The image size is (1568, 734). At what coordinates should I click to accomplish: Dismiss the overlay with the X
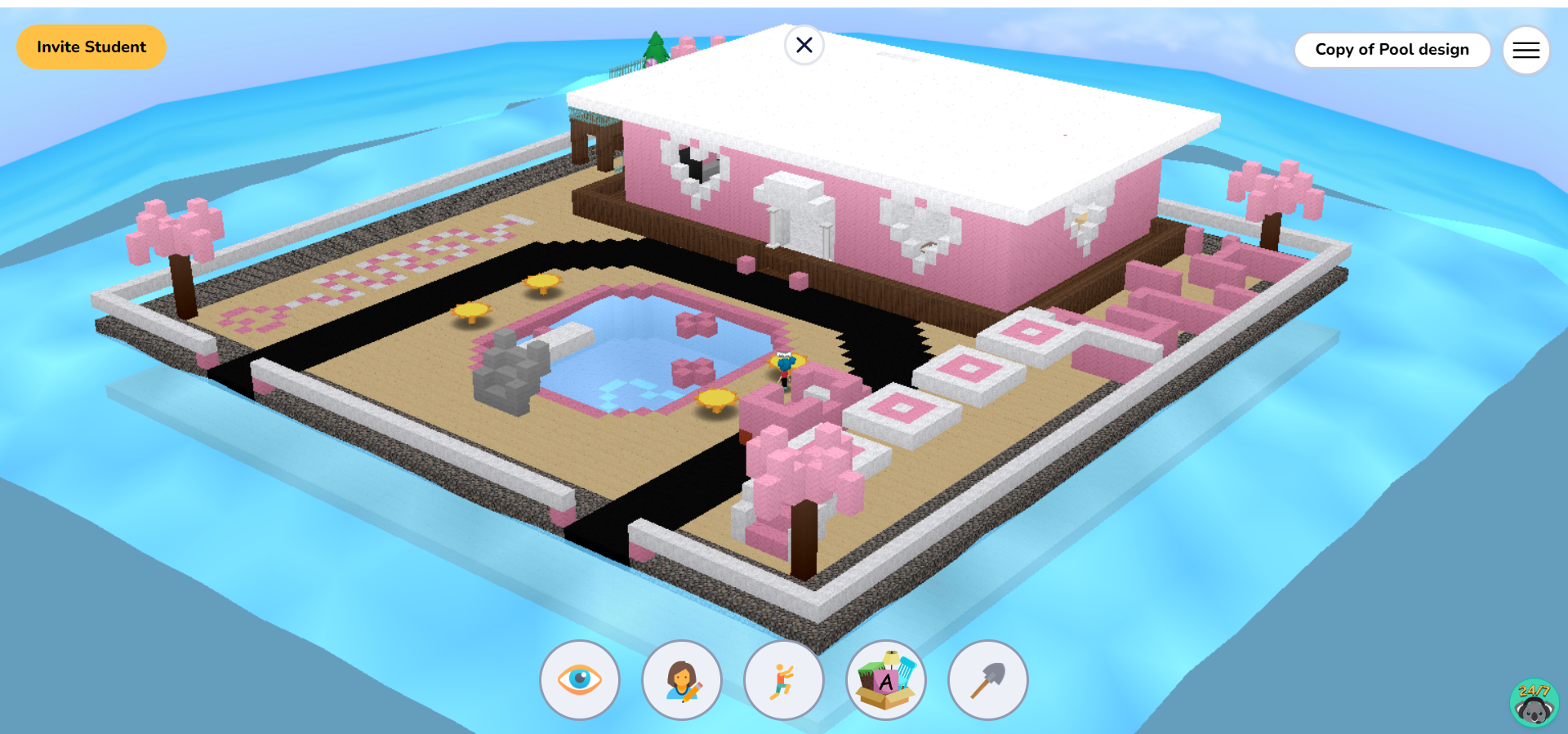pyautogui.click(x=803, y=46)
